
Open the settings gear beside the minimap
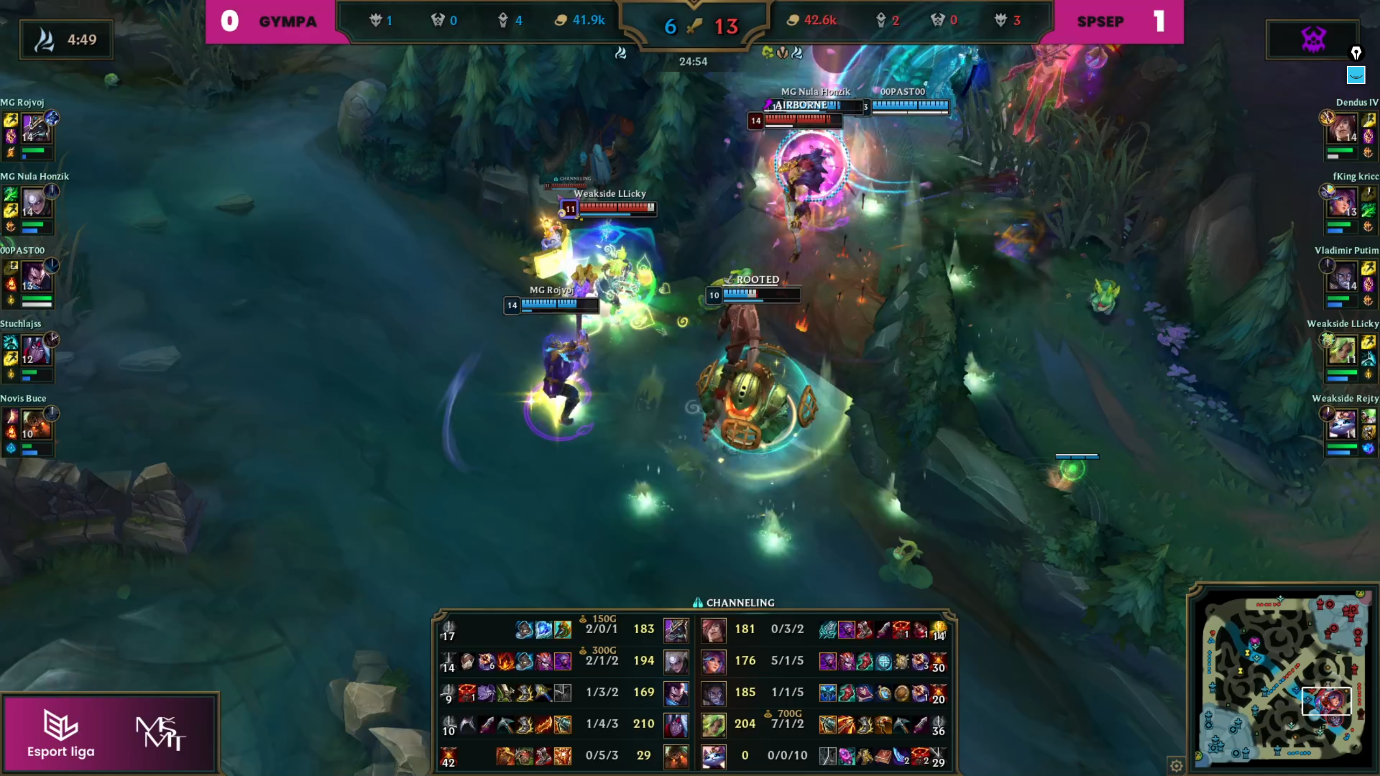[x=1177, y=766]
